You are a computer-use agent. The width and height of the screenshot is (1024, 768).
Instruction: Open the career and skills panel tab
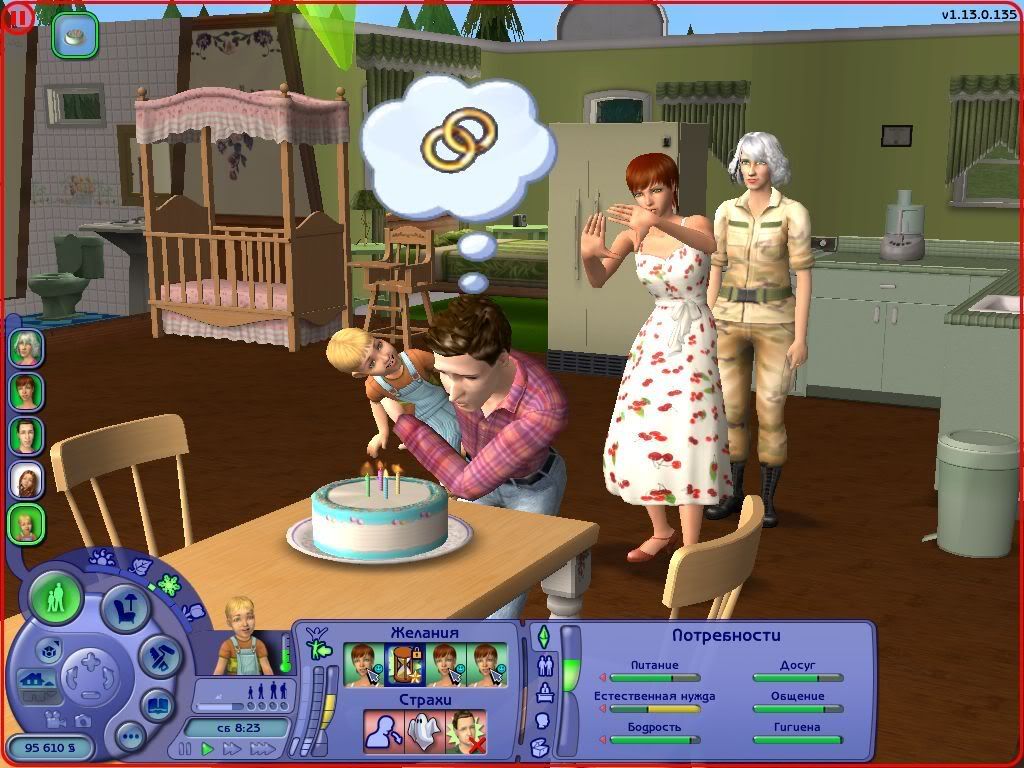[x=546, y=692]
